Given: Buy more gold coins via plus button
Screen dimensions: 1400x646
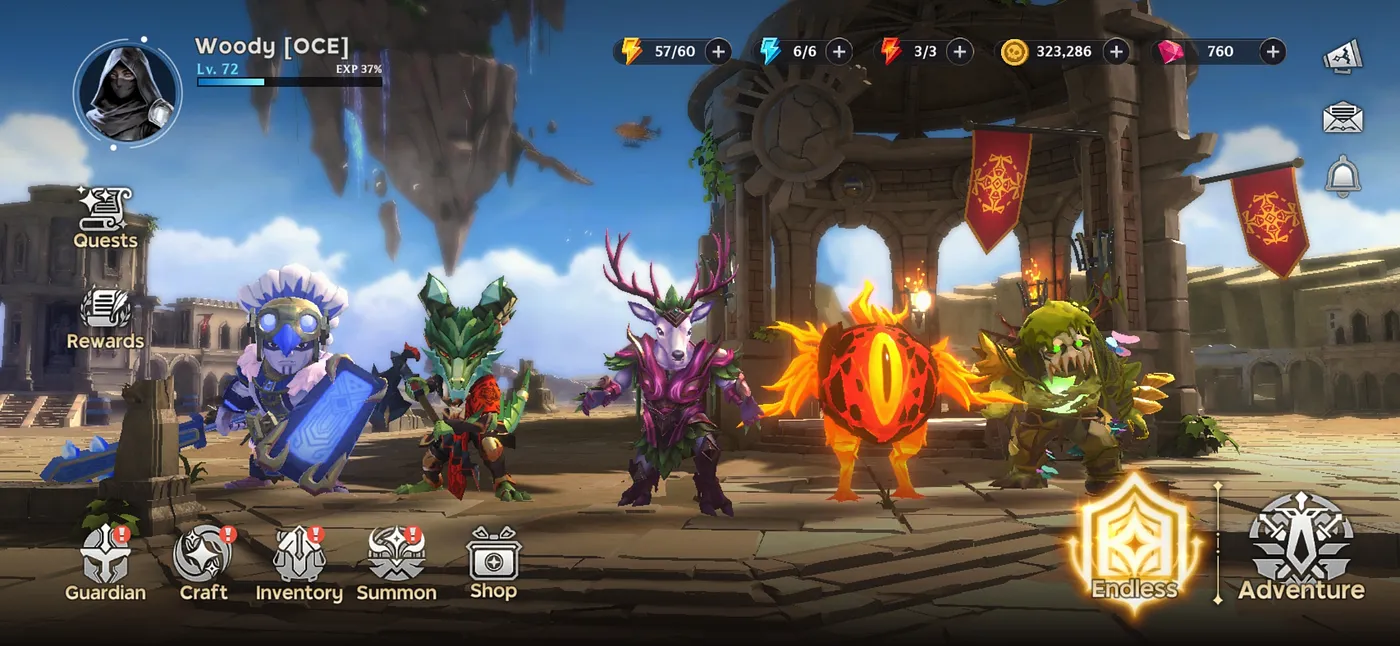Looking at the screenshot, I should pyautogui.click(x=1116, y=51).
